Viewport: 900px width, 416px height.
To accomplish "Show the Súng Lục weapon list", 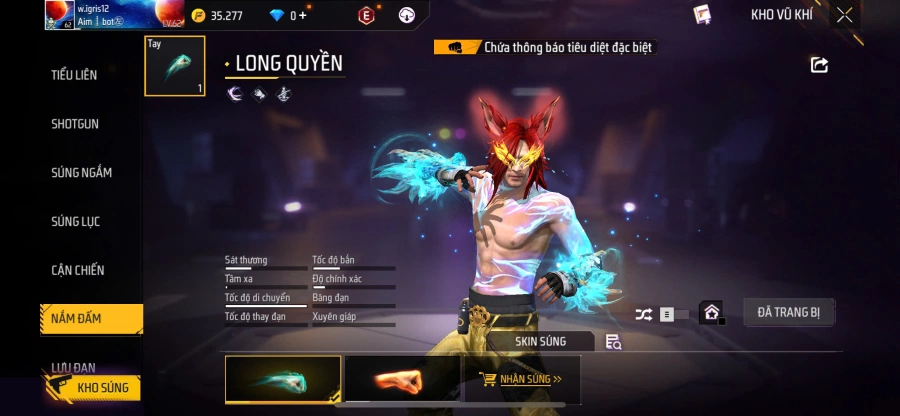I will 76,221.
